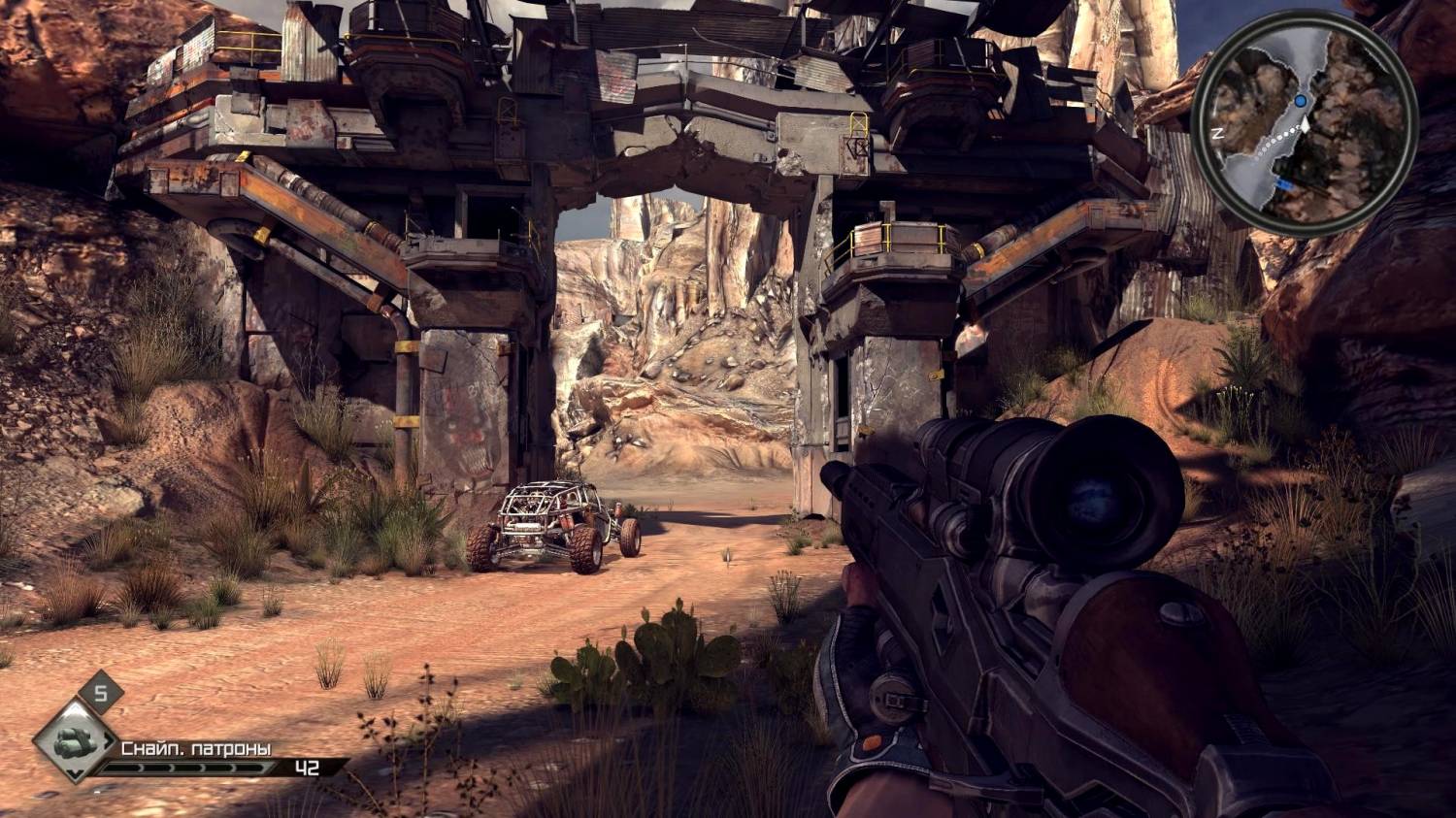Click the circular minimap
Viewport: 1456px width, 818px height.
point(1305,127)
